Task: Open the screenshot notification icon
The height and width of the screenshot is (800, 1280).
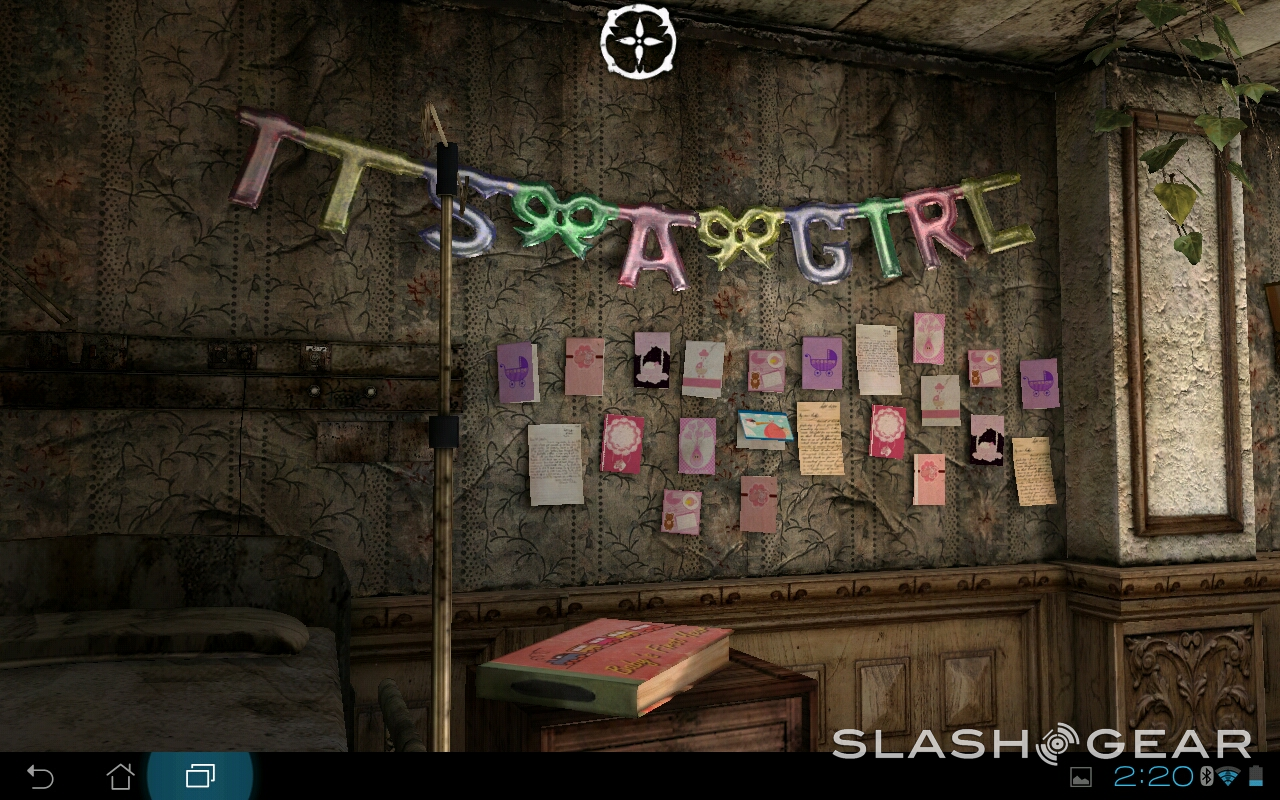Action: pyautogui.click(x=1081, y=777)
